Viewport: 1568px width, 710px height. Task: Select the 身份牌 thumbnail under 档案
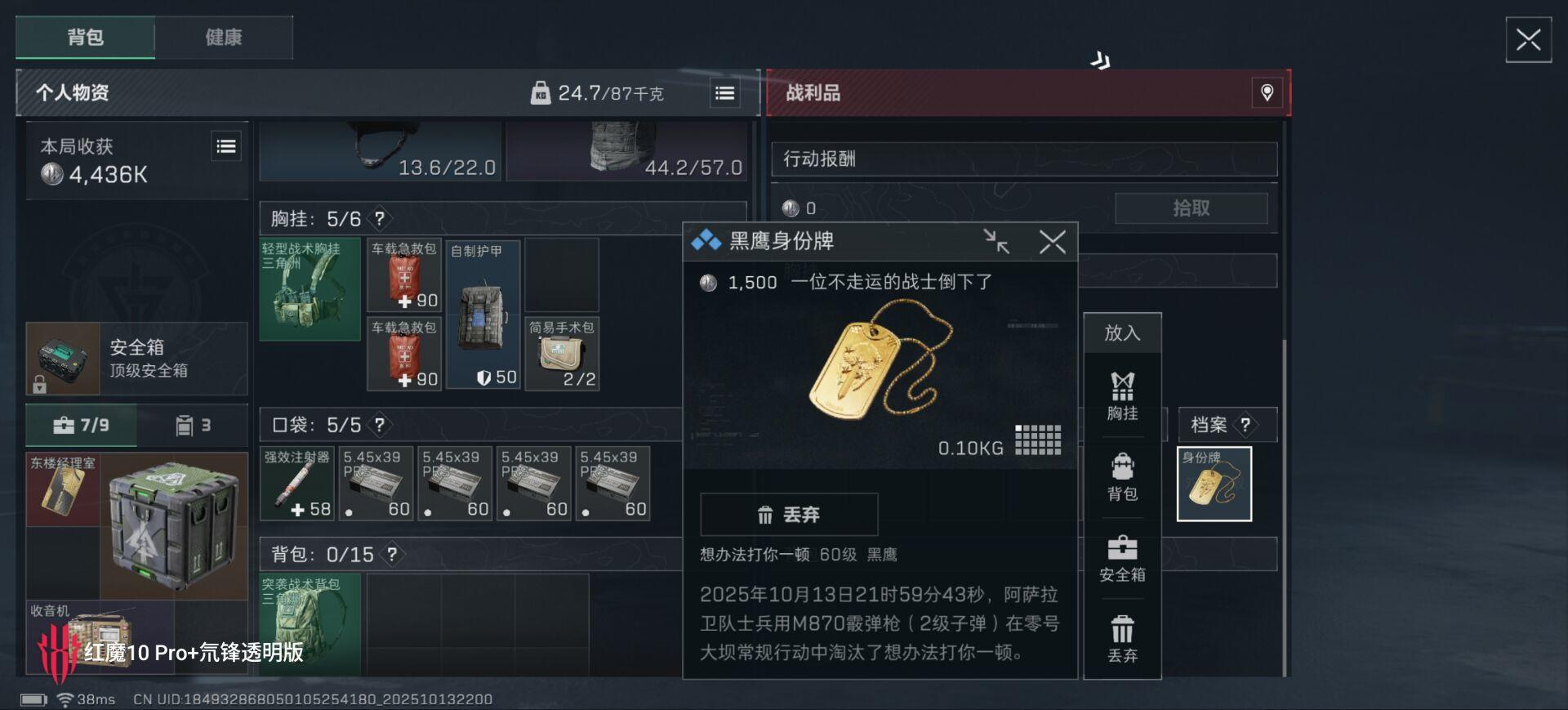[1214, 483]
